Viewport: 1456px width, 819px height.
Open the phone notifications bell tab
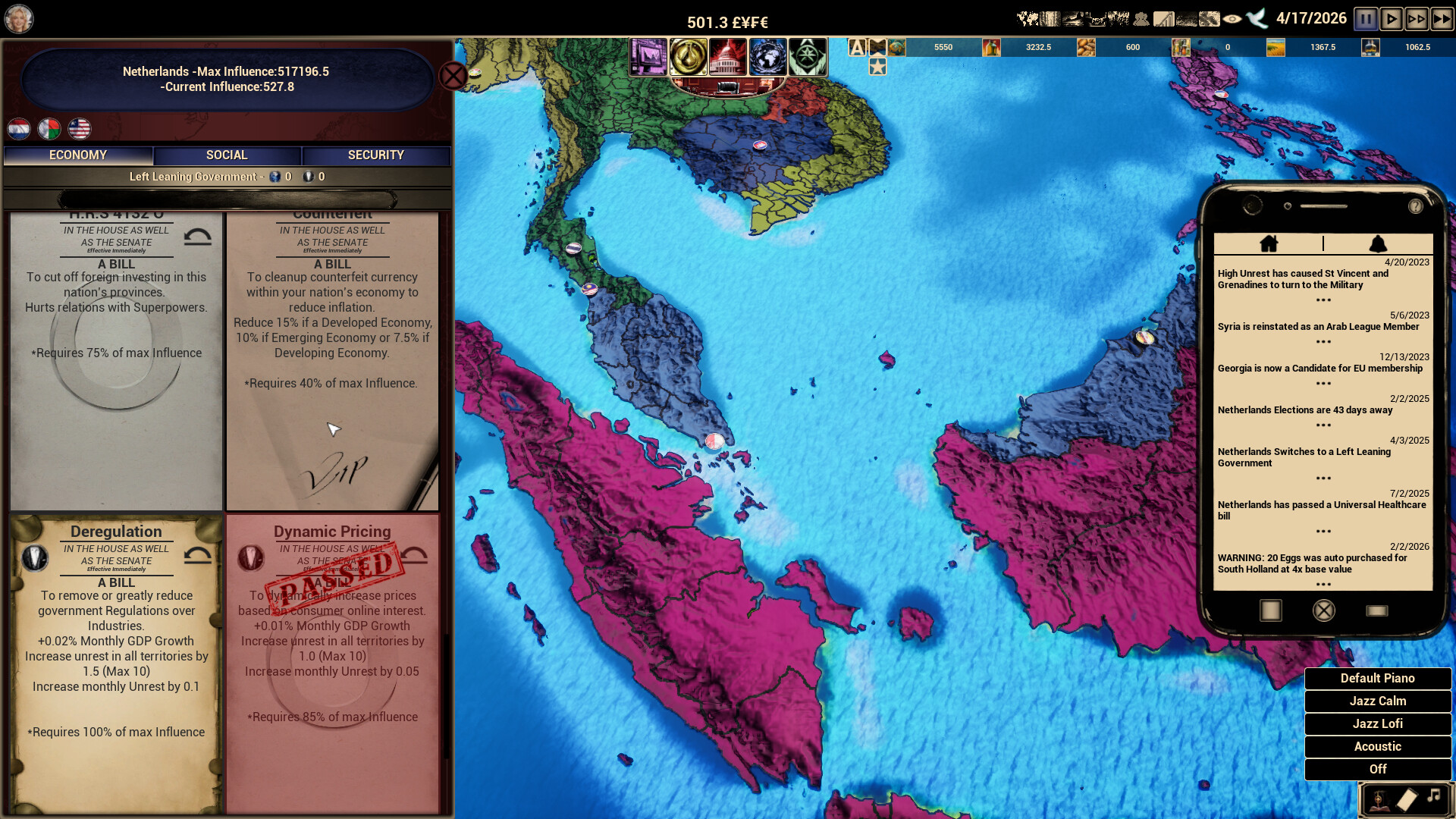point(1378,243)
